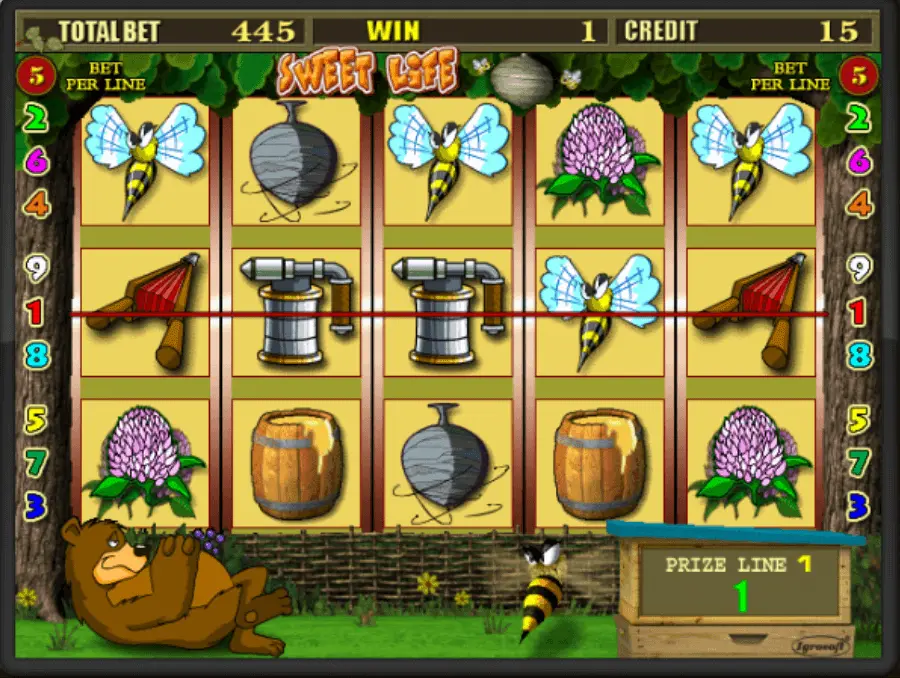Select the pink payline 6 marker on right
900x678 pixels.
(x=860, y=161)
